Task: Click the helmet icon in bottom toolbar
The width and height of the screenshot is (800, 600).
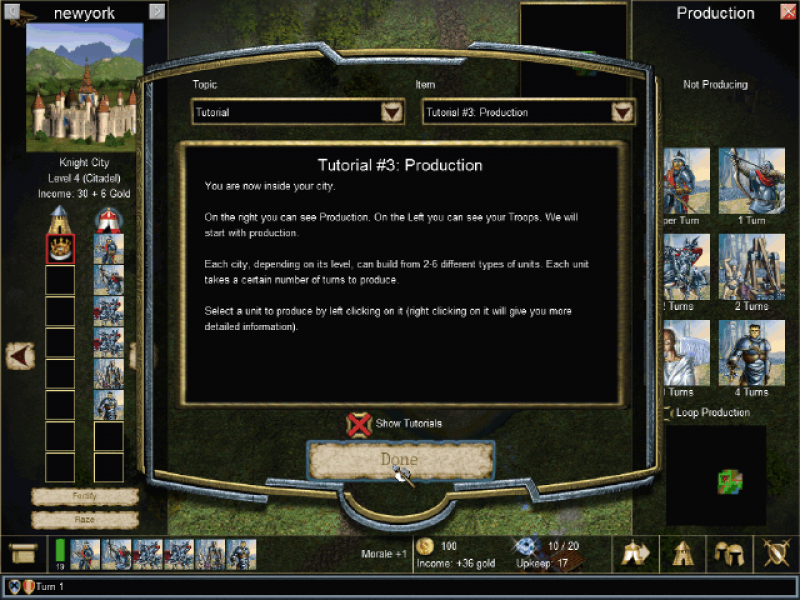Action: click(729, 553)
